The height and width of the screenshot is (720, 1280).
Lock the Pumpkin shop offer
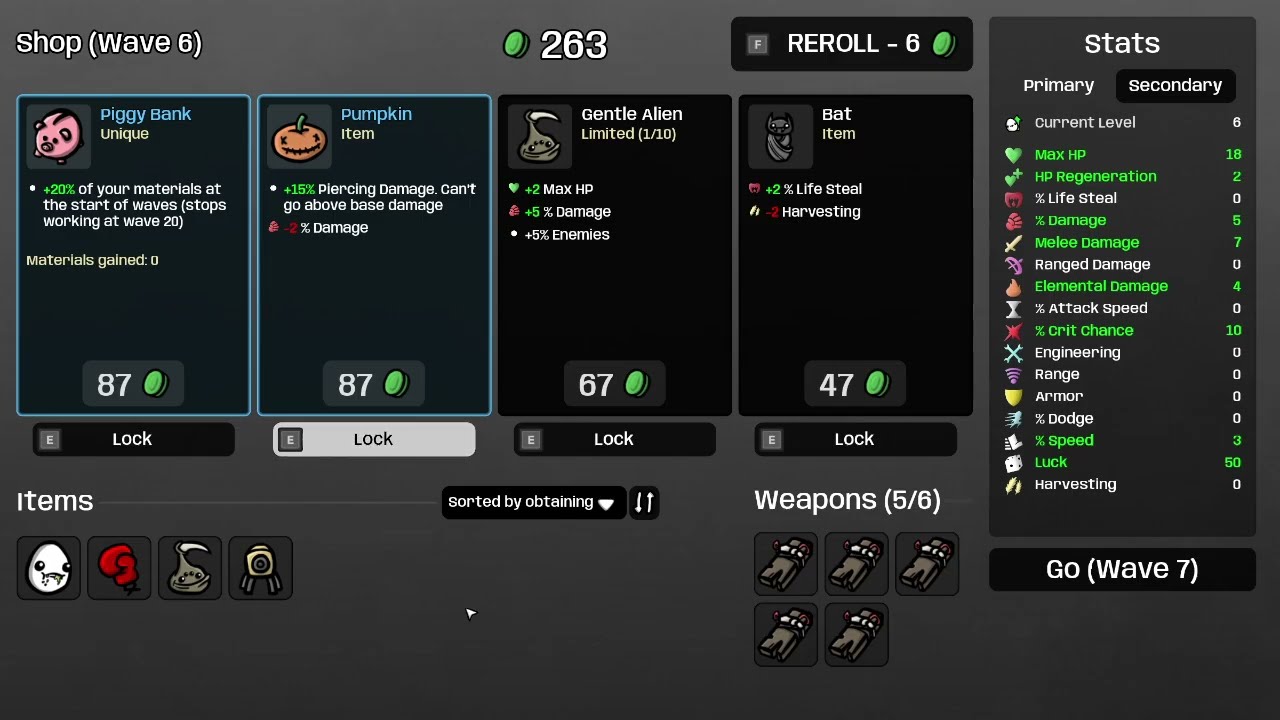pos(374,439)
